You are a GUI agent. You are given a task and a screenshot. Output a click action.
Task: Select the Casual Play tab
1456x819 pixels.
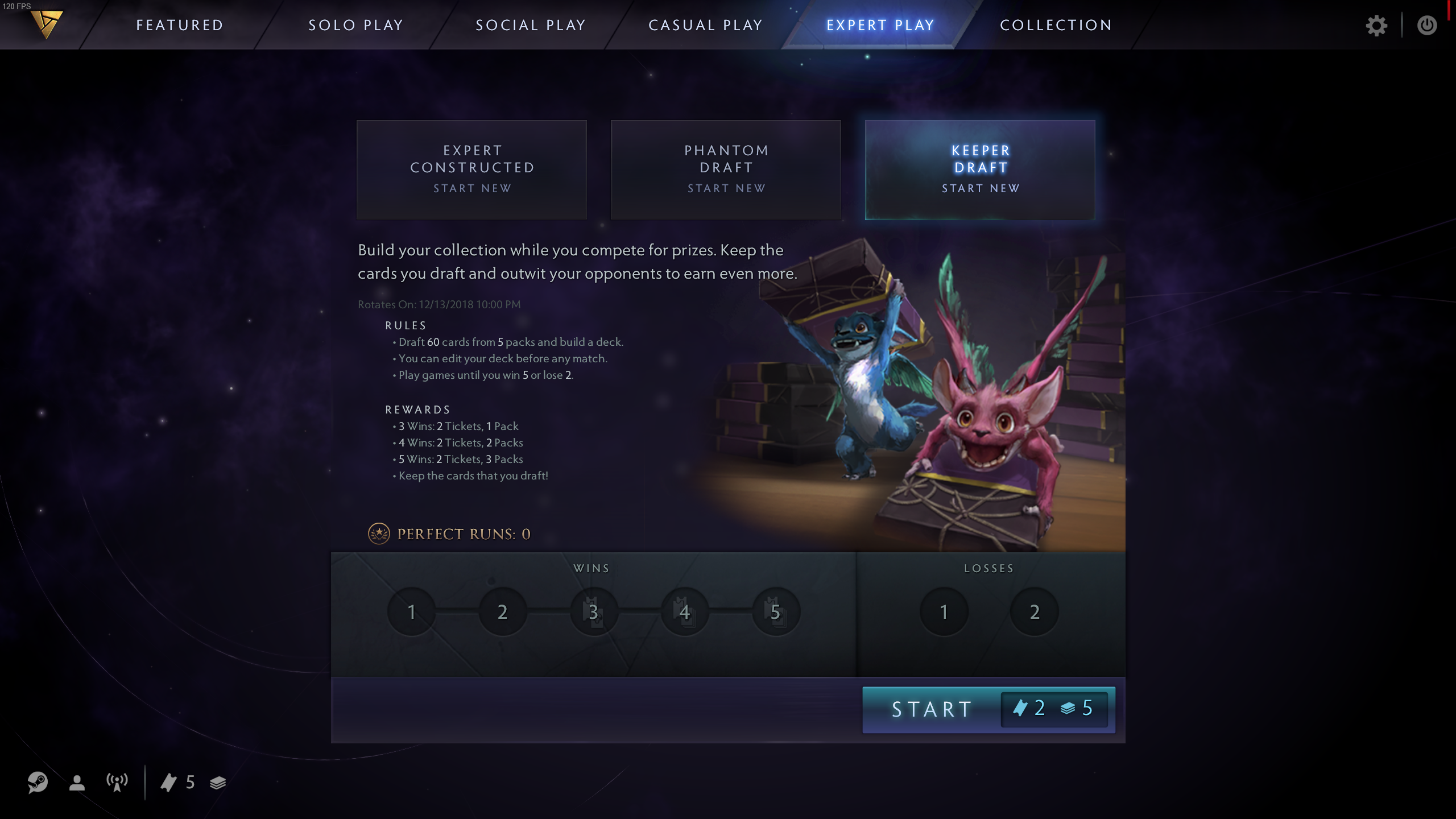coord(705,25)
